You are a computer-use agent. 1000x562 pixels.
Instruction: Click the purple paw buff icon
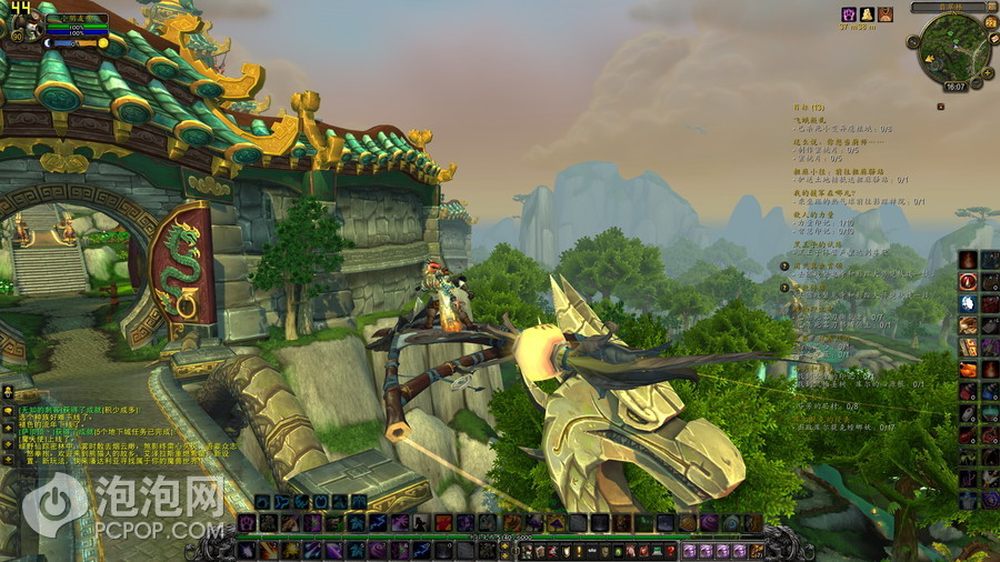point(848,14)
